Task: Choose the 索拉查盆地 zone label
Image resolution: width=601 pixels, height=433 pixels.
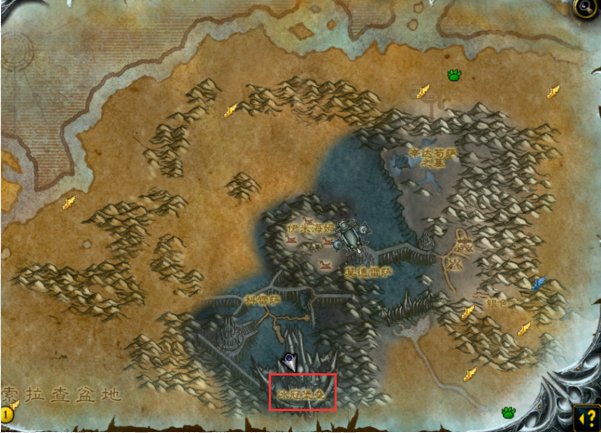Action: [60, 394]
